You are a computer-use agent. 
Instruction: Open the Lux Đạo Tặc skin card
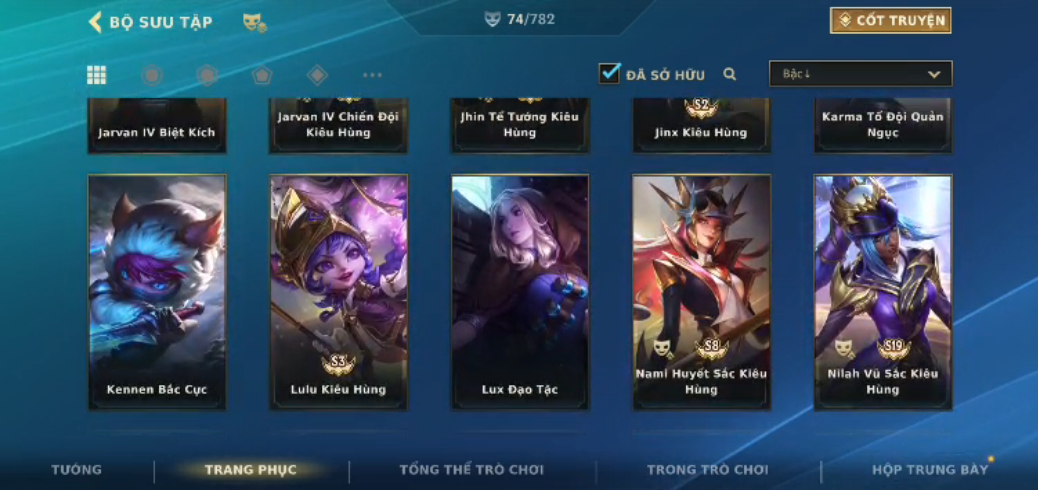[520, 292]
